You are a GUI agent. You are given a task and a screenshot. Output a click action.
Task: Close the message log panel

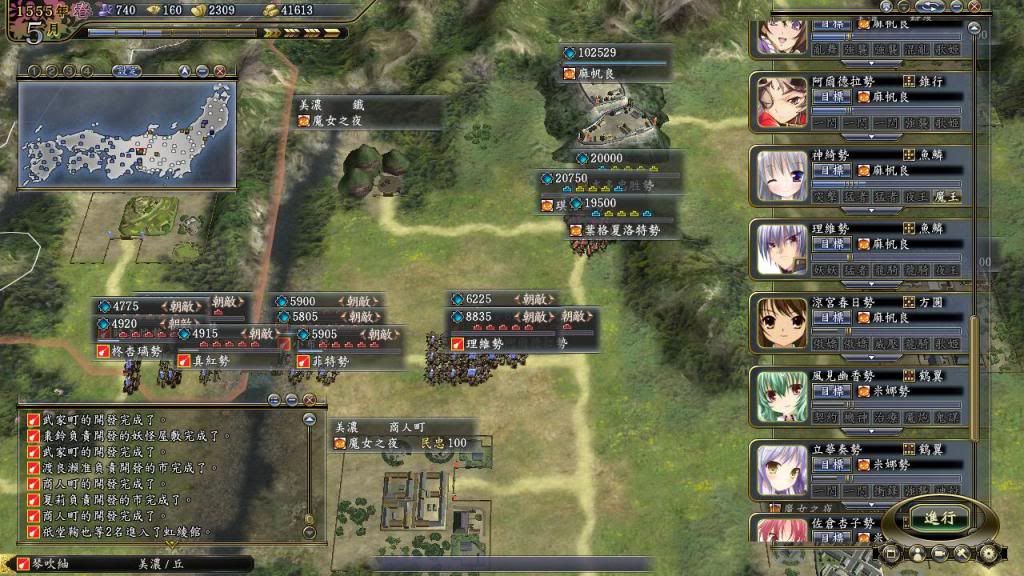tap(309, 399)
